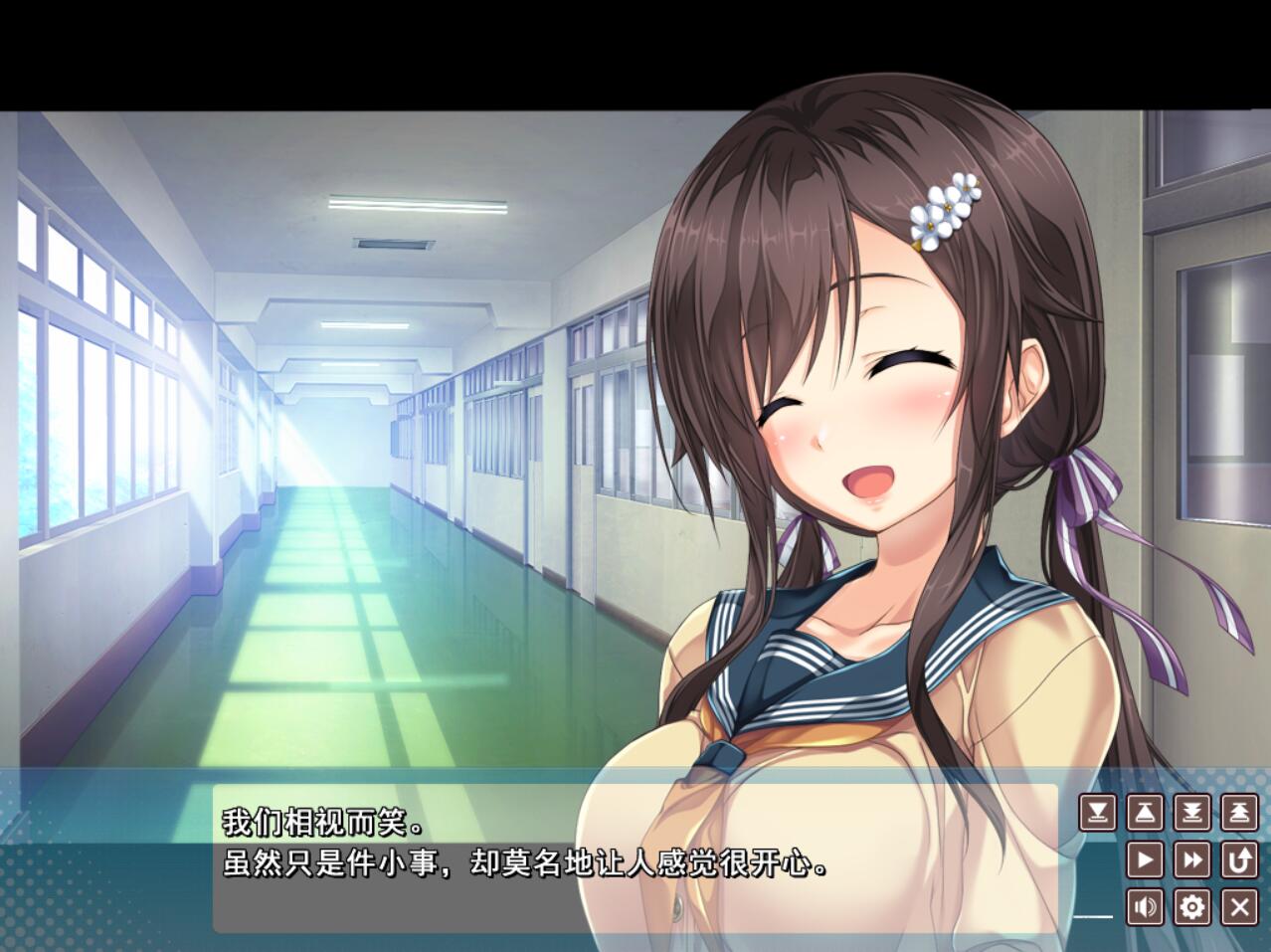Activate the fast-forward skip button
Image resolution: width=1271 pixels, height=952 pixels.
tap(1192, 859)
